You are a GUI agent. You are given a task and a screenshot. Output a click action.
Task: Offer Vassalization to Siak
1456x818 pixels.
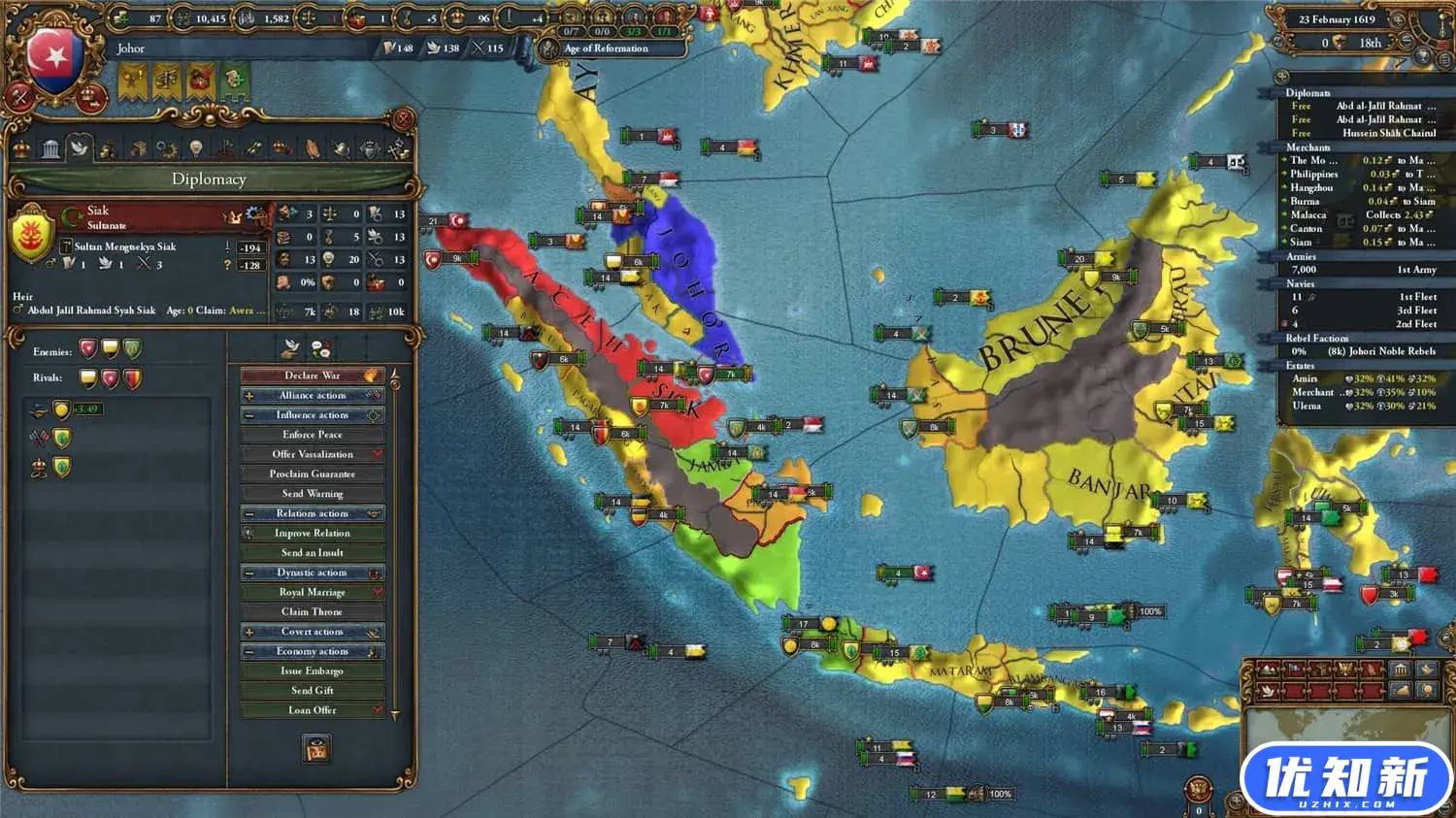311,453
